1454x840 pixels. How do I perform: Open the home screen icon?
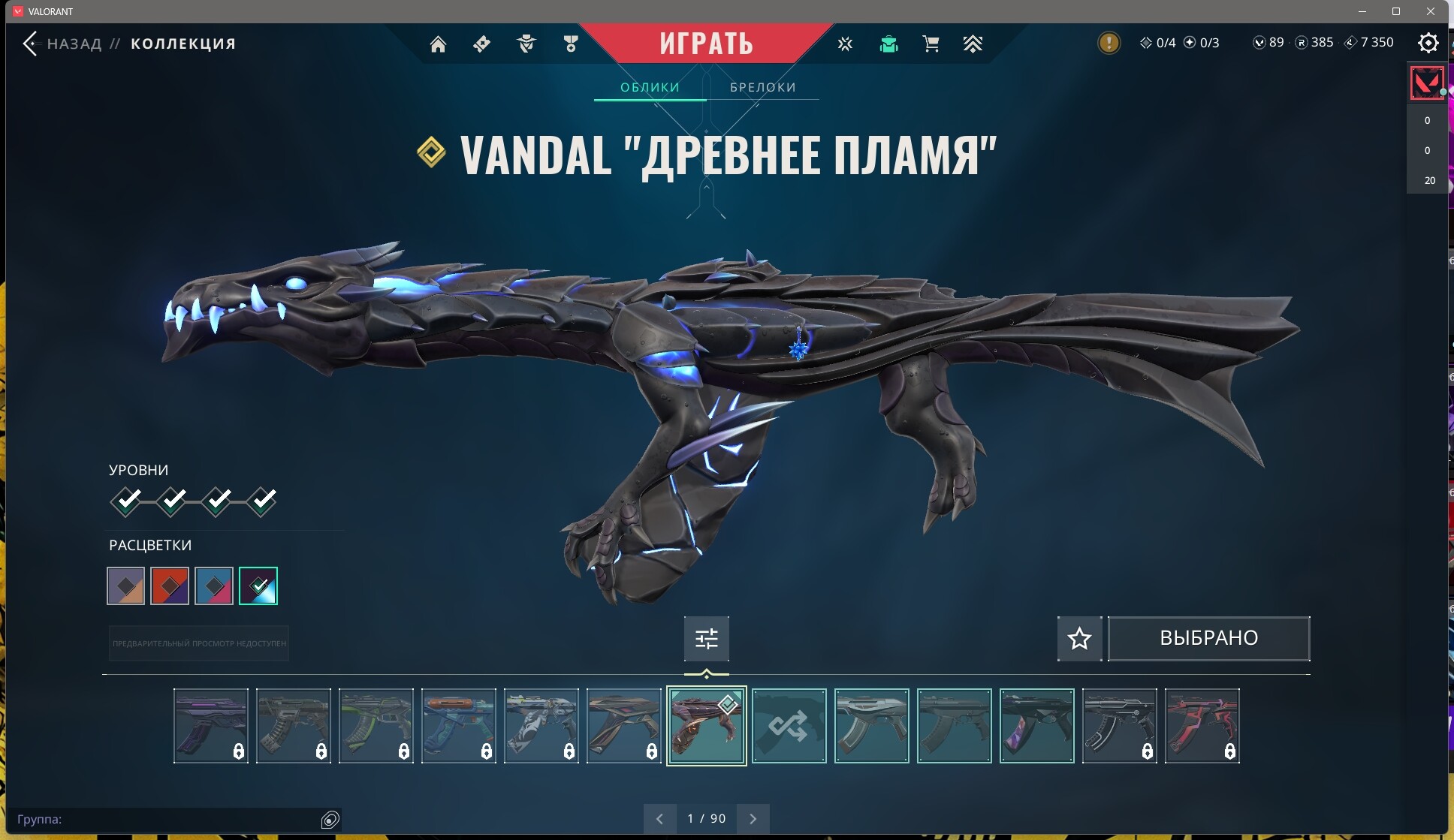(438, 44)
